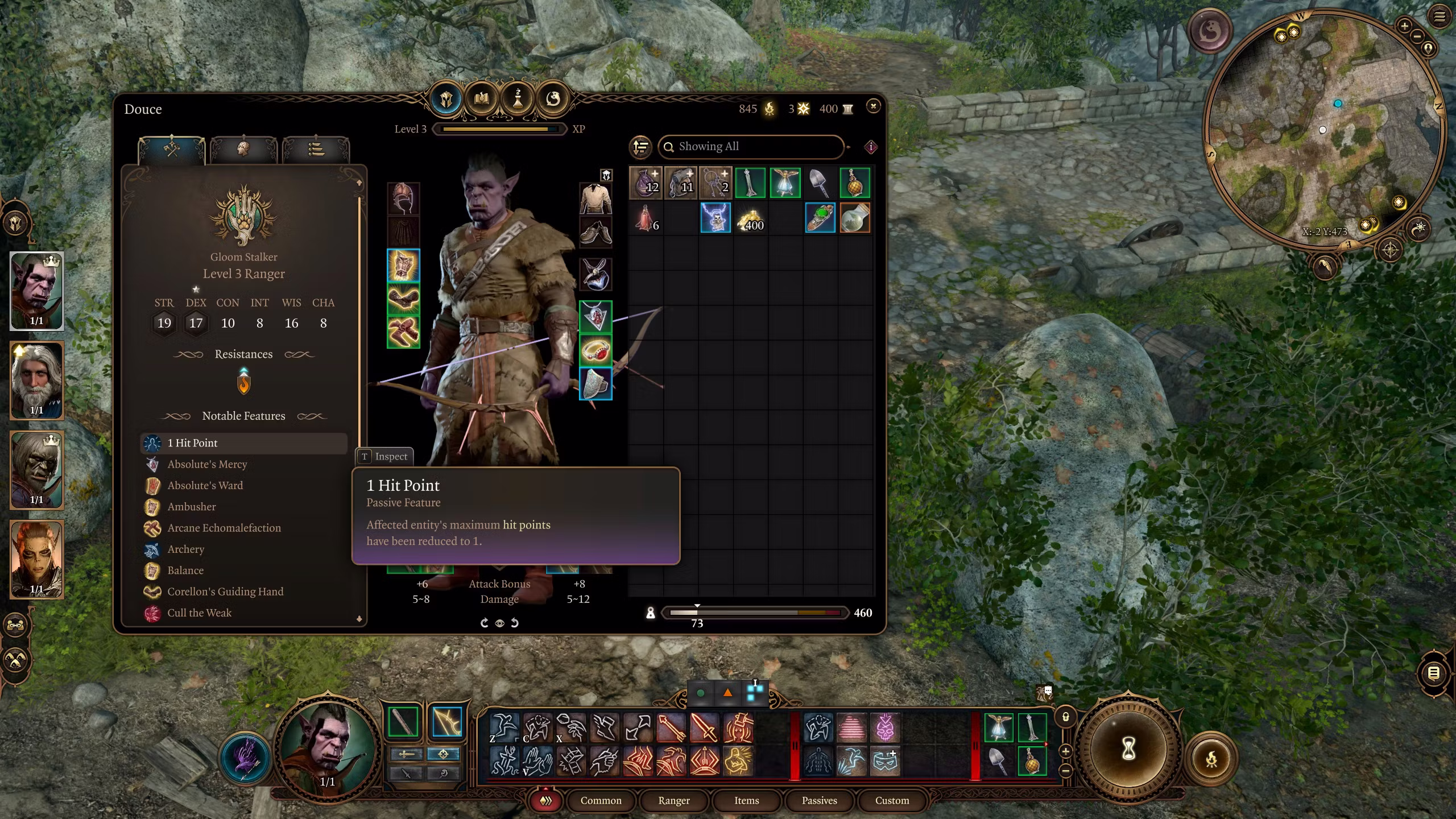Switch to the detailed stats list tab

point(316,150)
